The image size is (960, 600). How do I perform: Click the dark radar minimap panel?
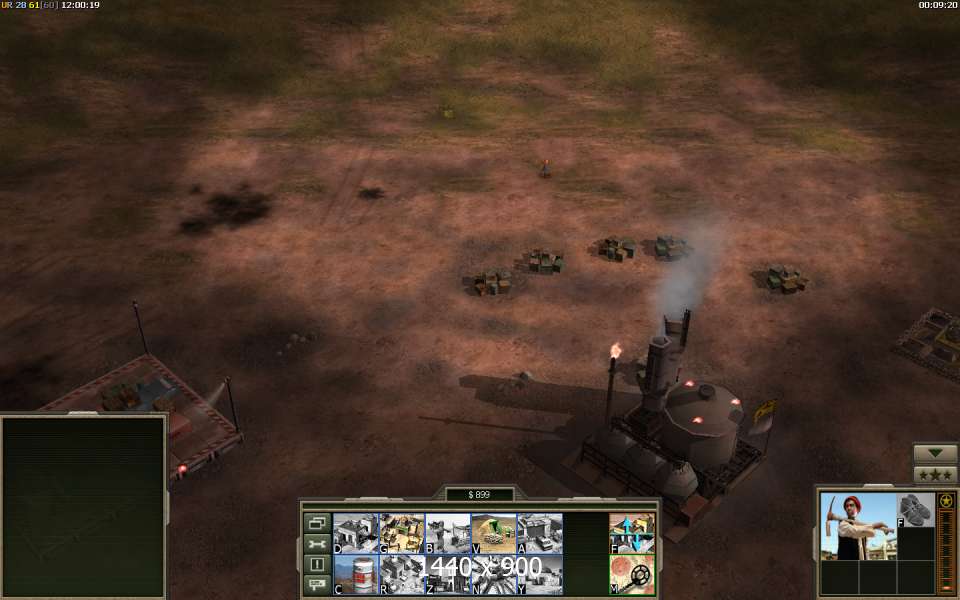coord(83,507)
